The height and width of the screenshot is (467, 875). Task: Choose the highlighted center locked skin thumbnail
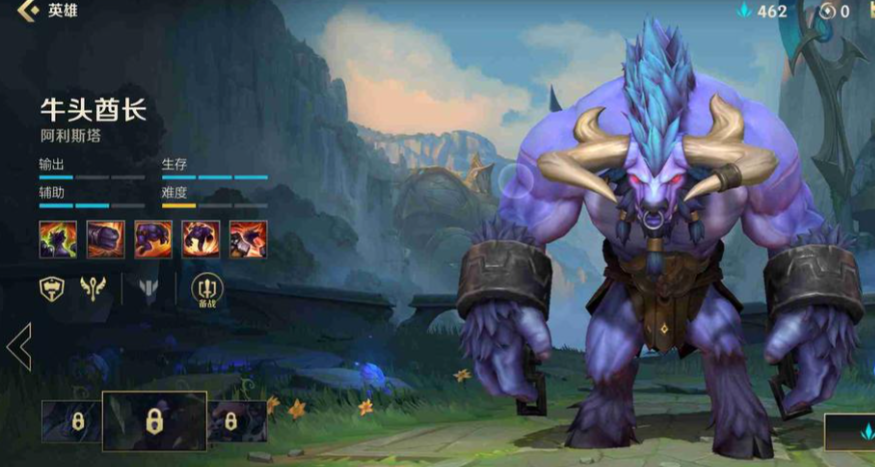[x=154, y=421]
